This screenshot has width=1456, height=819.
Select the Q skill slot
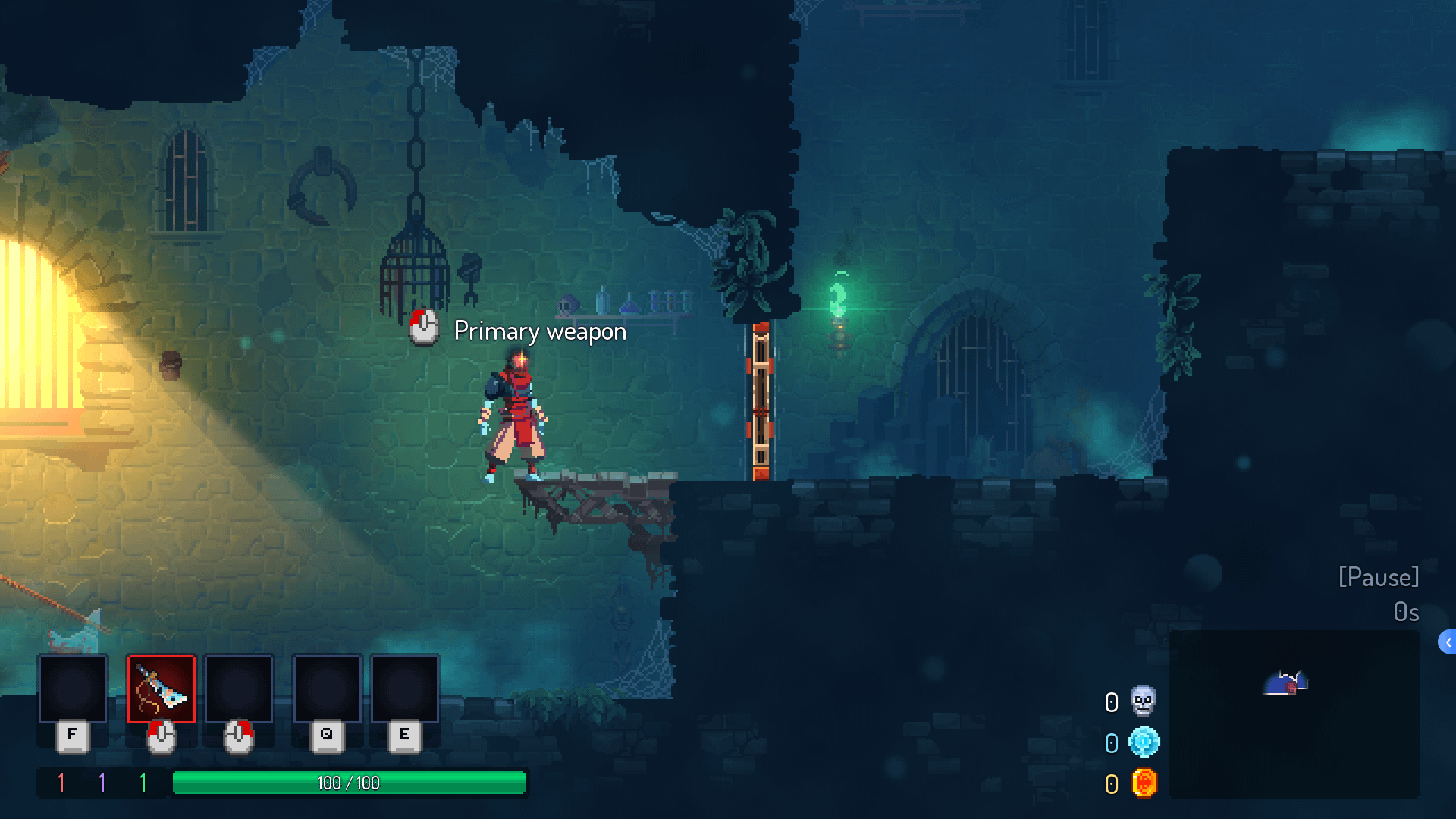click(x=326, y=689)
